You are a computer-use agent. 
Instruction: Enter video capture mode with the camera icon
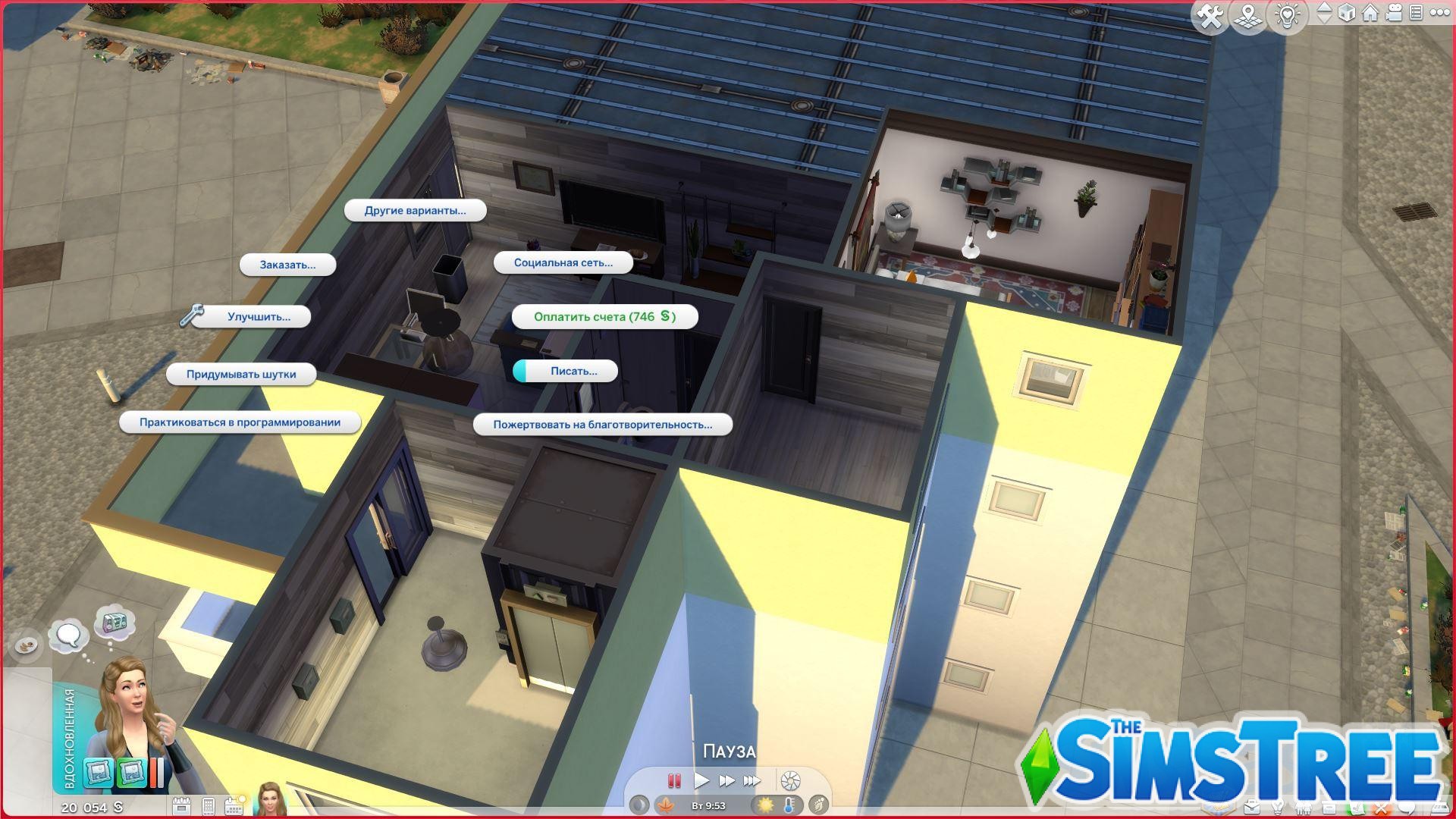coord(1394,12)
